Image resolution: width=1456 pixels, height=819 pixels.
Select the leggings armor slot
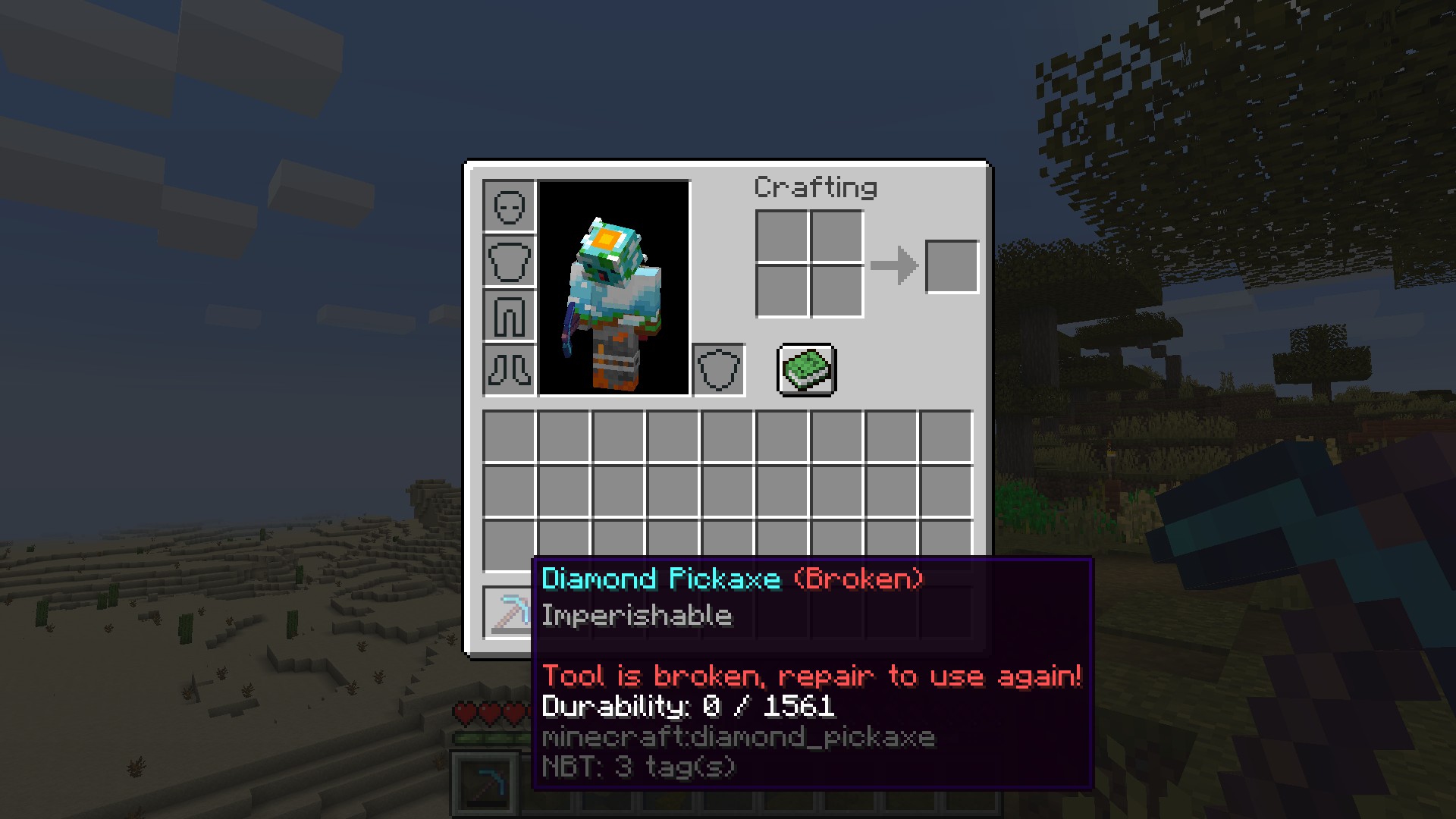tap(509, 315)
